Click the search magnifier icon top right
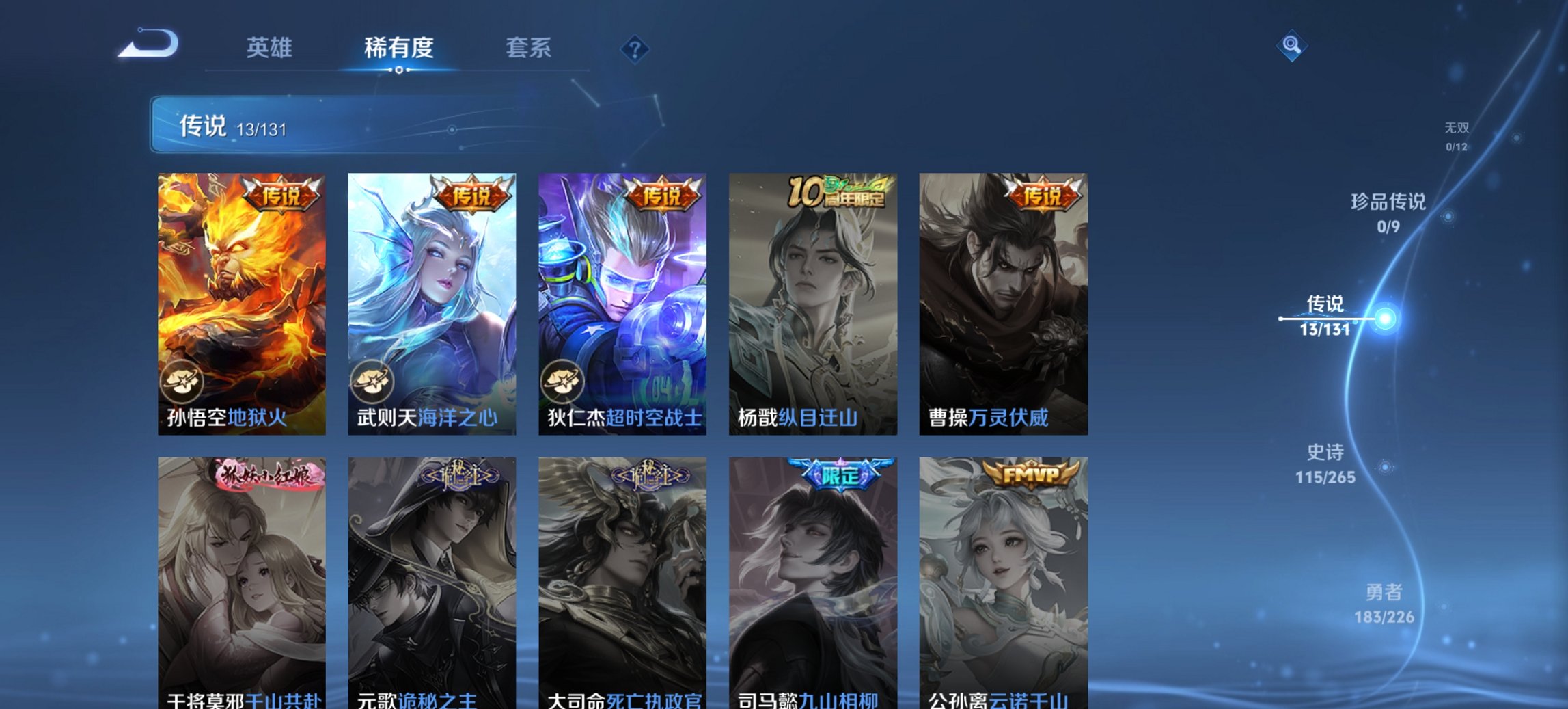Screen dimensions: 1568x709 pos(1290,46)
